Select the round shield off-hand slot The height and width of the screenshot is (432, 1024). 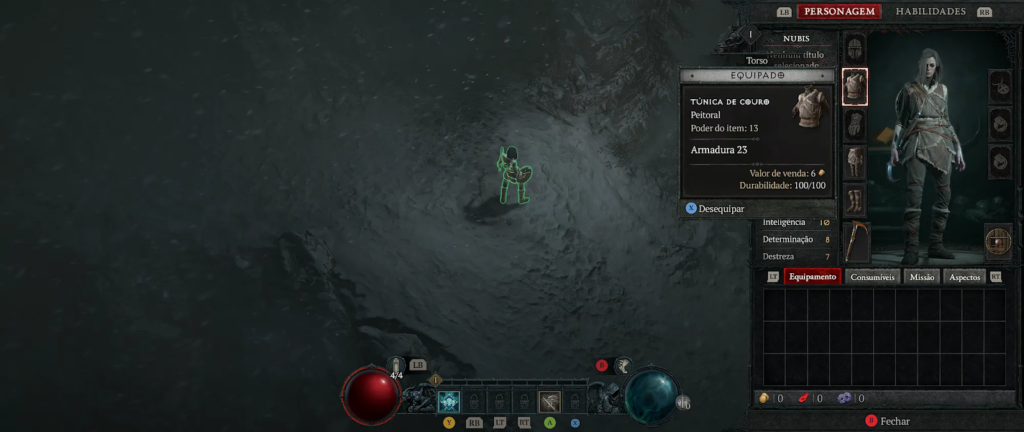click(998, 241)
